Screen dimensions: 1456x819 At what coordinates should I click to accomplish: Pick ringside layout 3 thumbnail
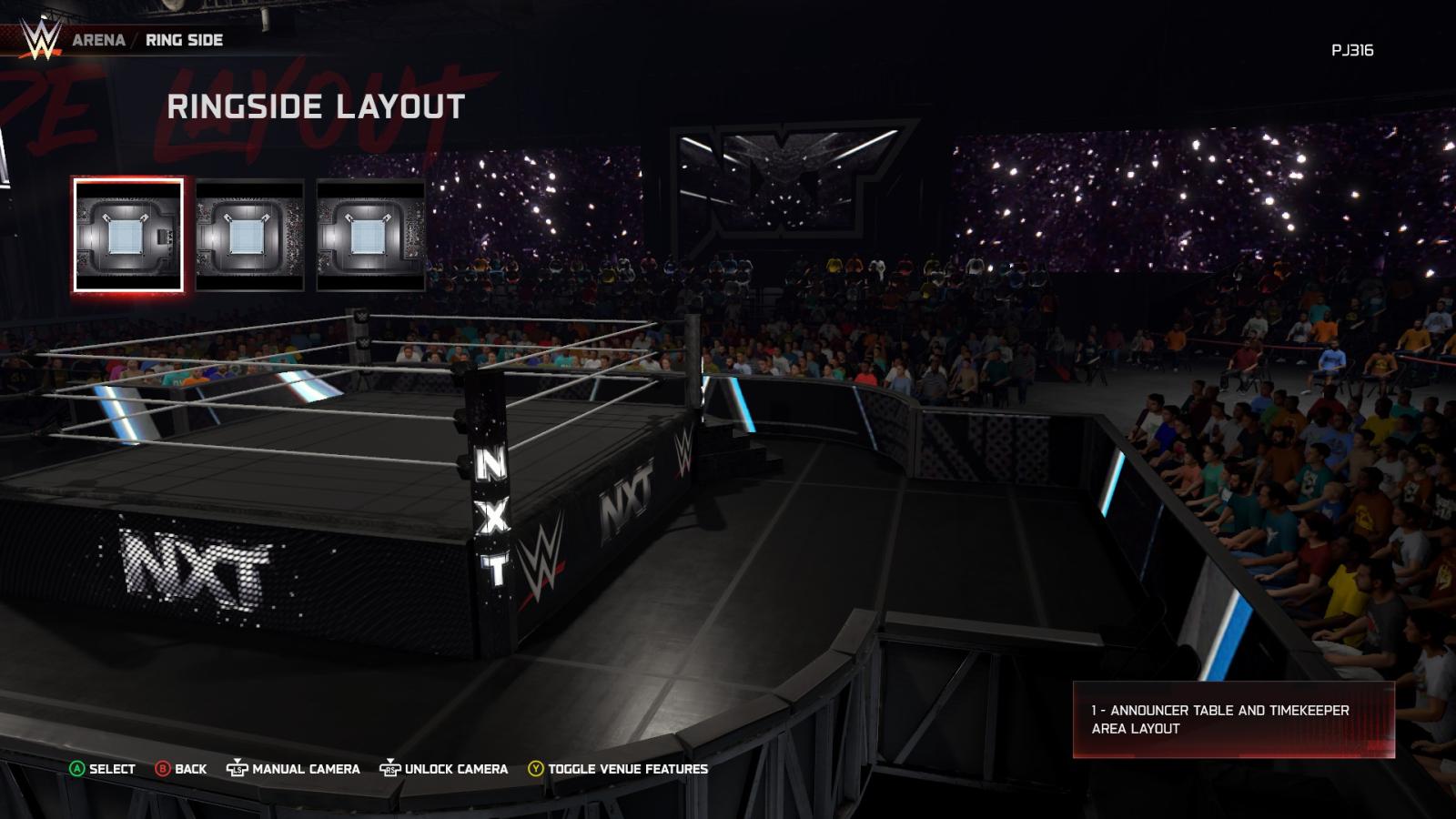click(370, 236)
